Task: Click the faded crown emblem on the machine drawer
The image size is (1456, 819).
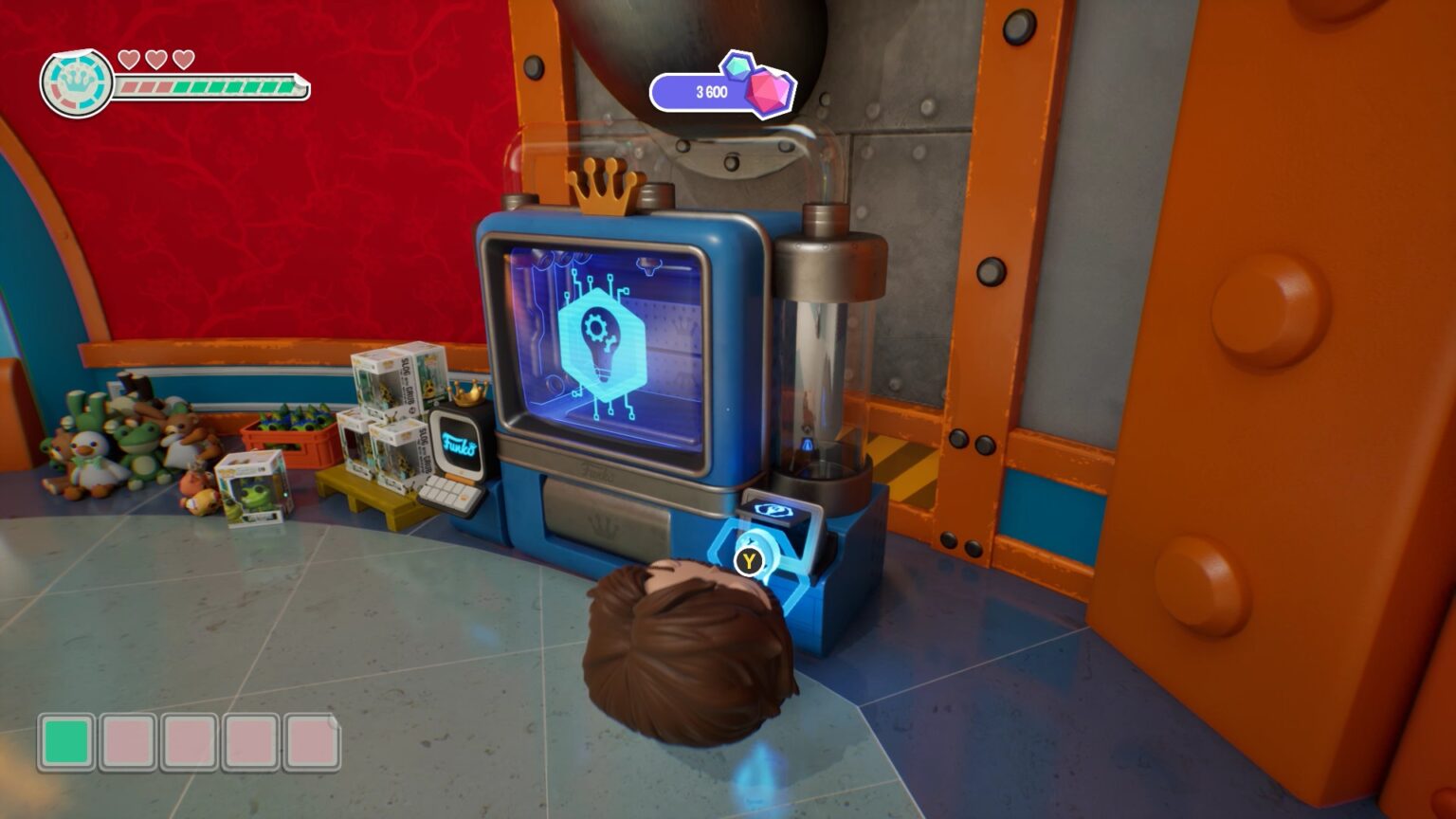Action: [603, 526]
